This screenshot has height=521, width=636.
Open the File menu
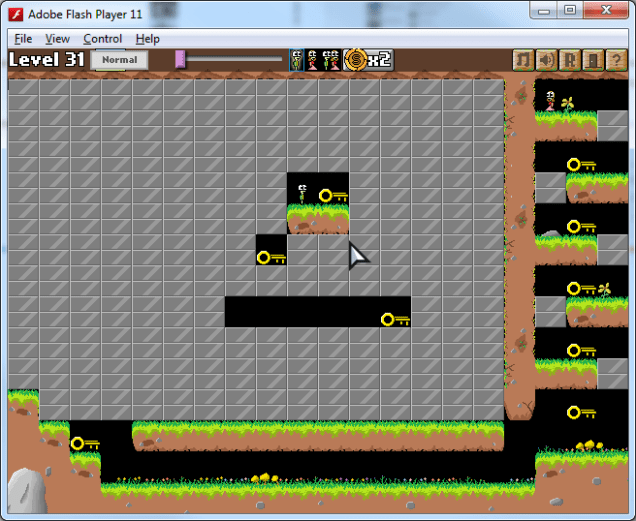click(23, 39)
